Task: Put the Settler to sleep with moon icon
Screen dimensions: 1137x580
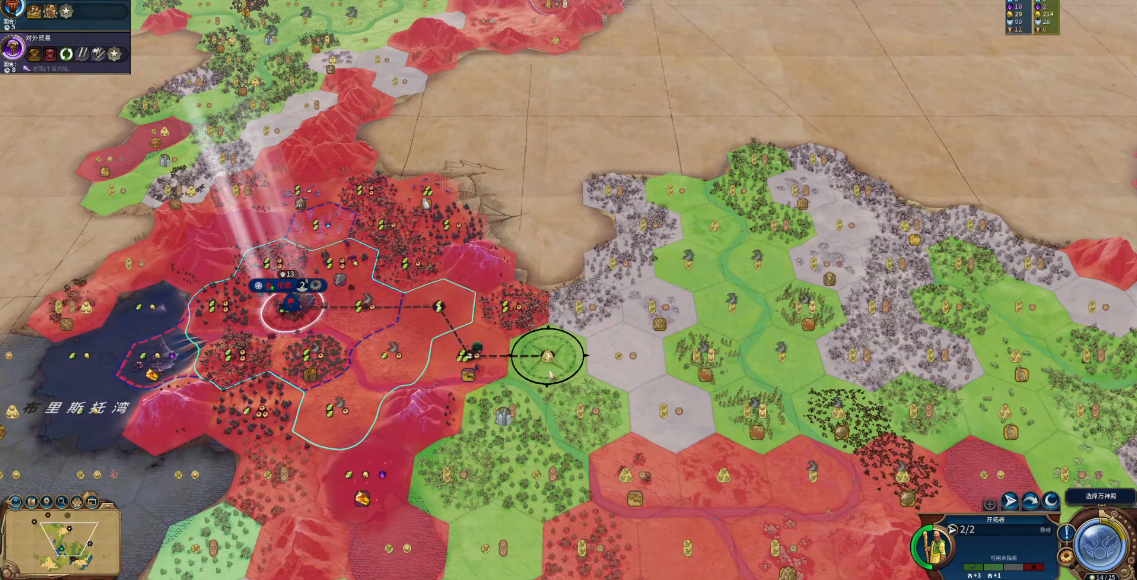Action: (x=1051, y=501)
